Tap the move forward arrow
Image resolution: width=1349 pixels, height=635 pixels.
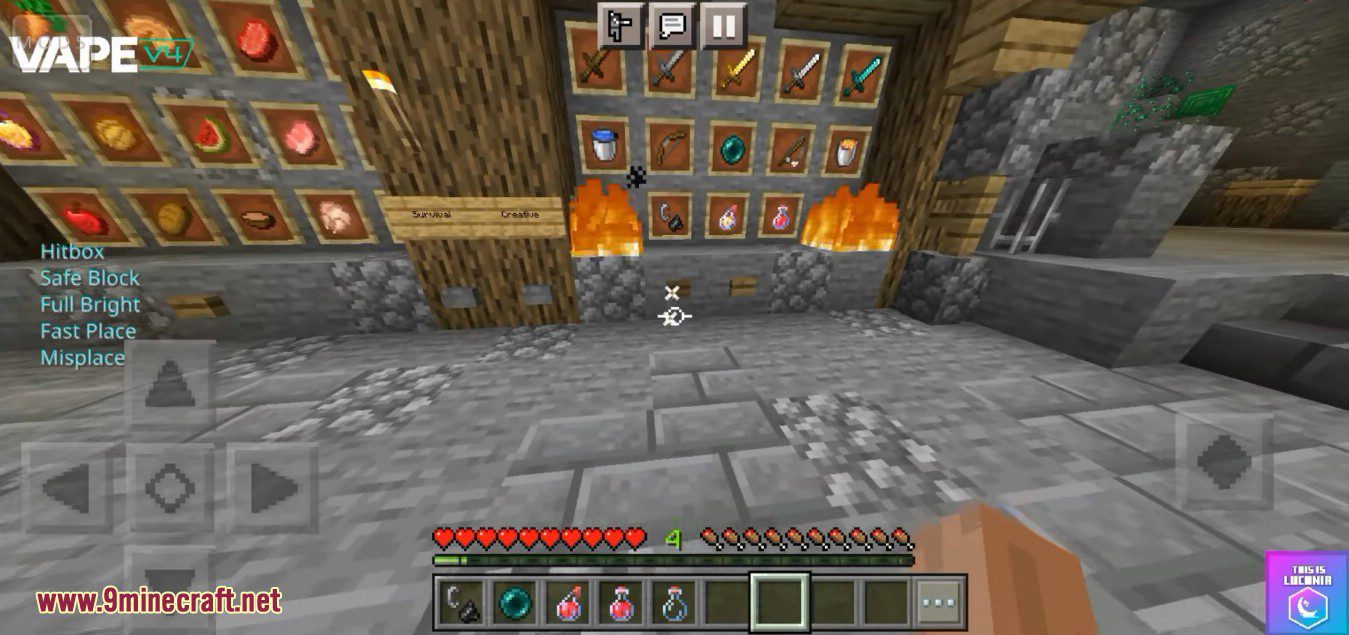point(169,385)
